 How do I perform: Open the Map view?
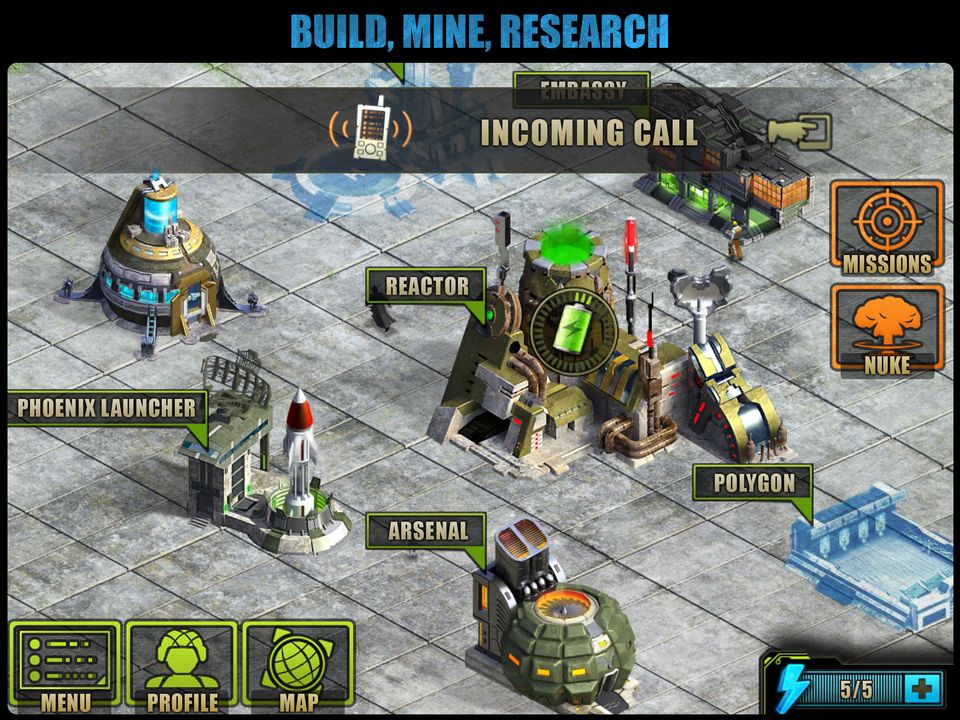pyautogui.click(x=298, y=667)
